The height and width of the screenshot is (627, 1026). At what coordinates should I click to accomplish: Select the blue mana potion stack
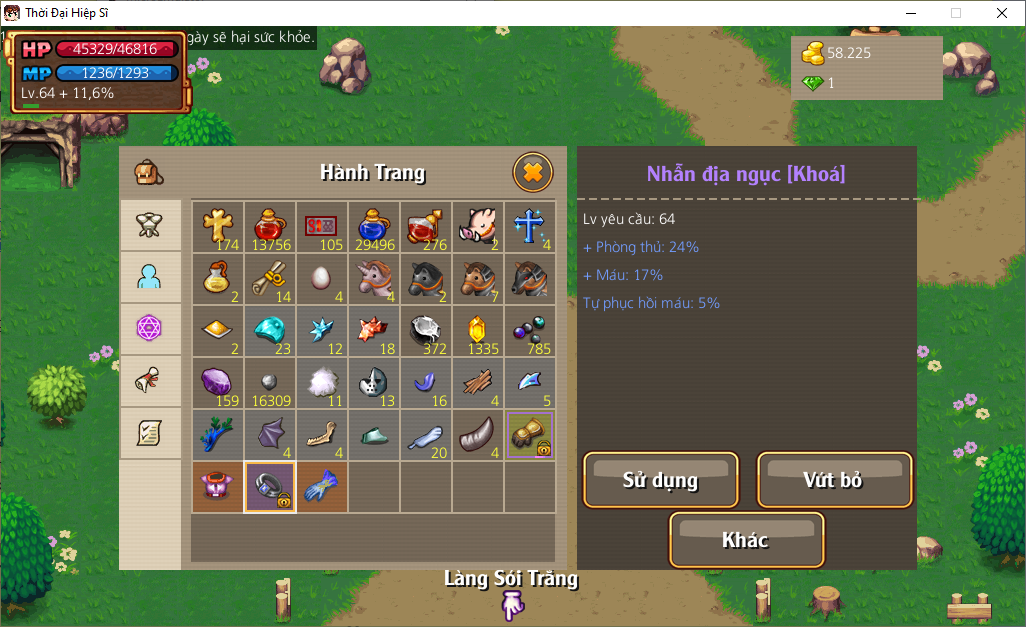pos(374,227)
